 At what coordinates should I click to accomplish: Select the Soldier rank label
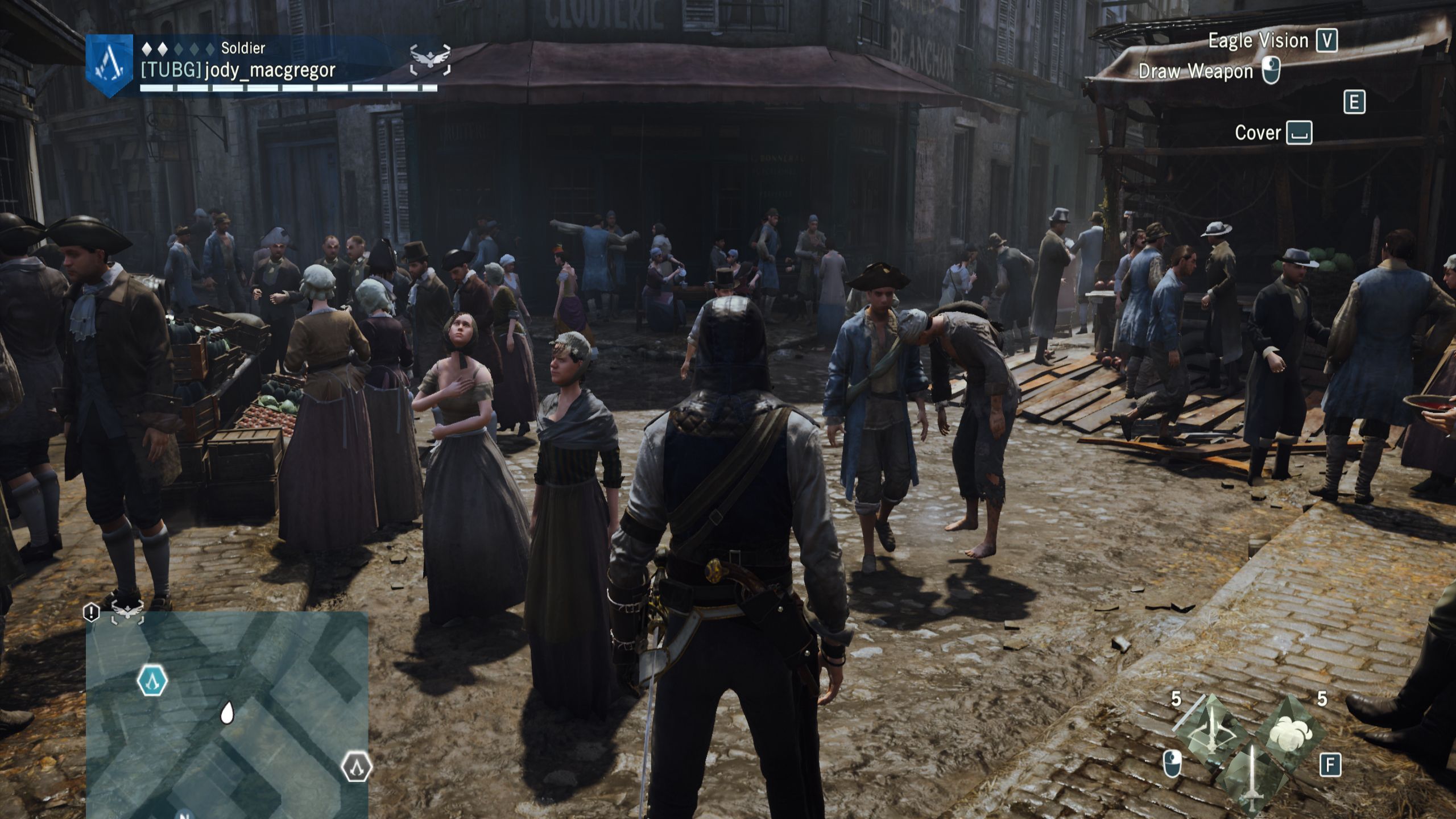click(242, 49)
